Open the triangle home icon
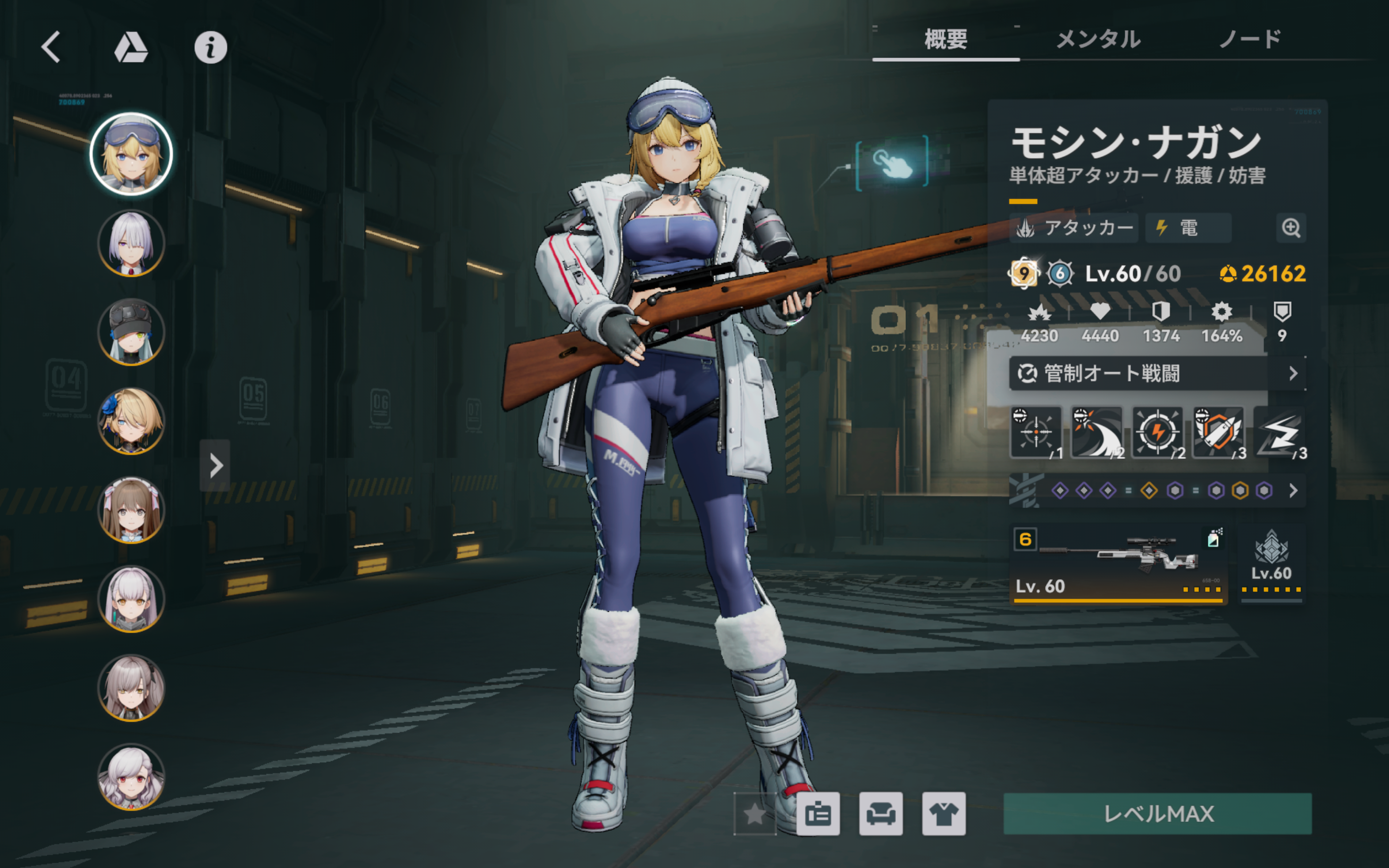Image resolution: width=1389 pixels, height=868 pixels. 131,47
